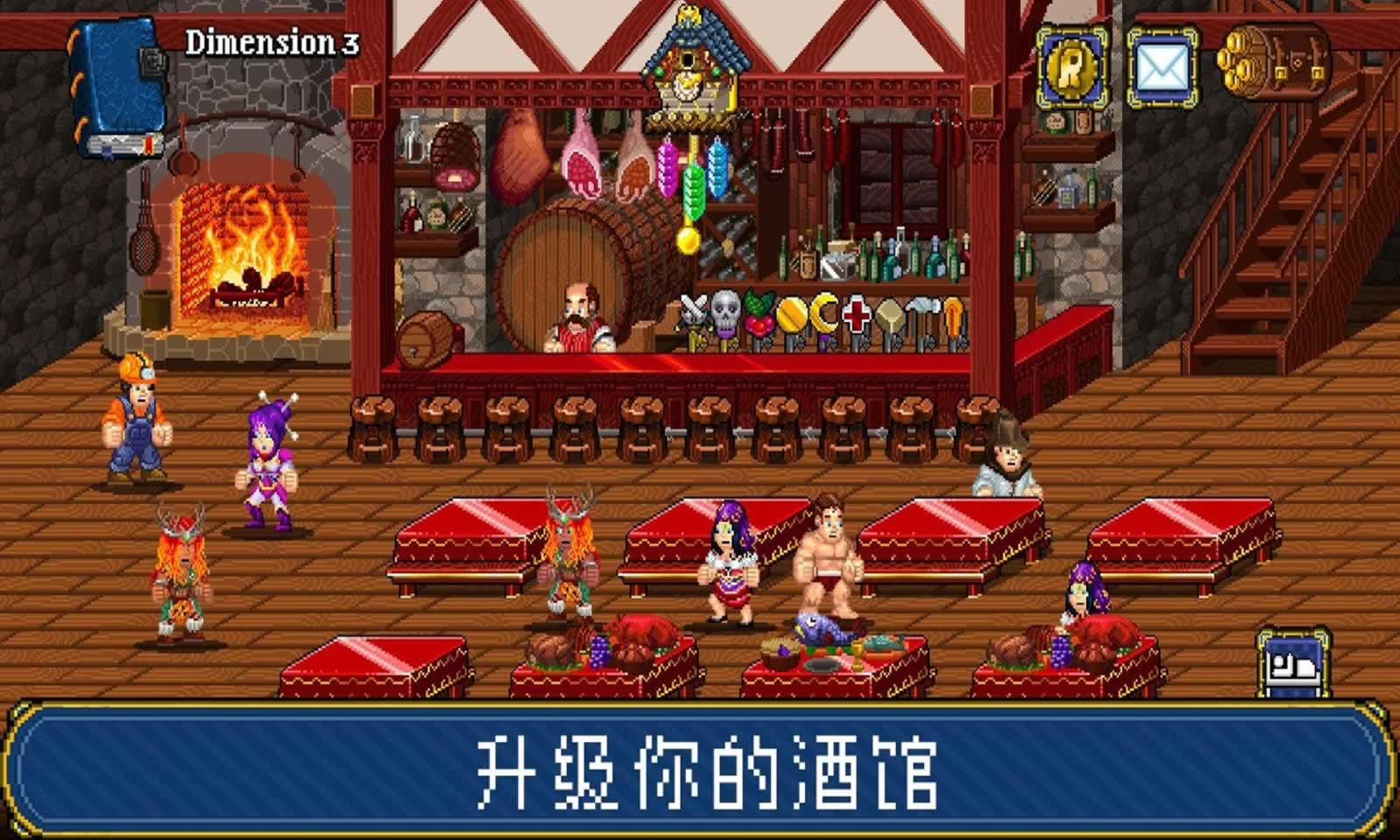Open the mail envelope inbox
This screenshot has height=840, width=1400.
(x=1161, y=64)
